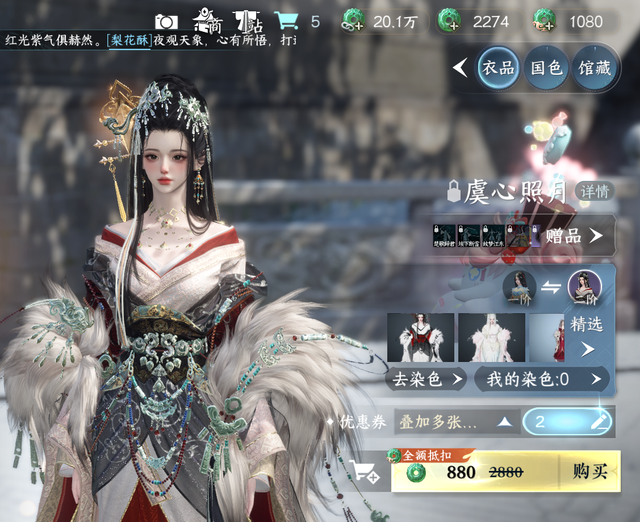Show the 赠品 bonus gifts list
Image resolution: width=640 pixels, height=522 pixels.
(x=574, y=236)
